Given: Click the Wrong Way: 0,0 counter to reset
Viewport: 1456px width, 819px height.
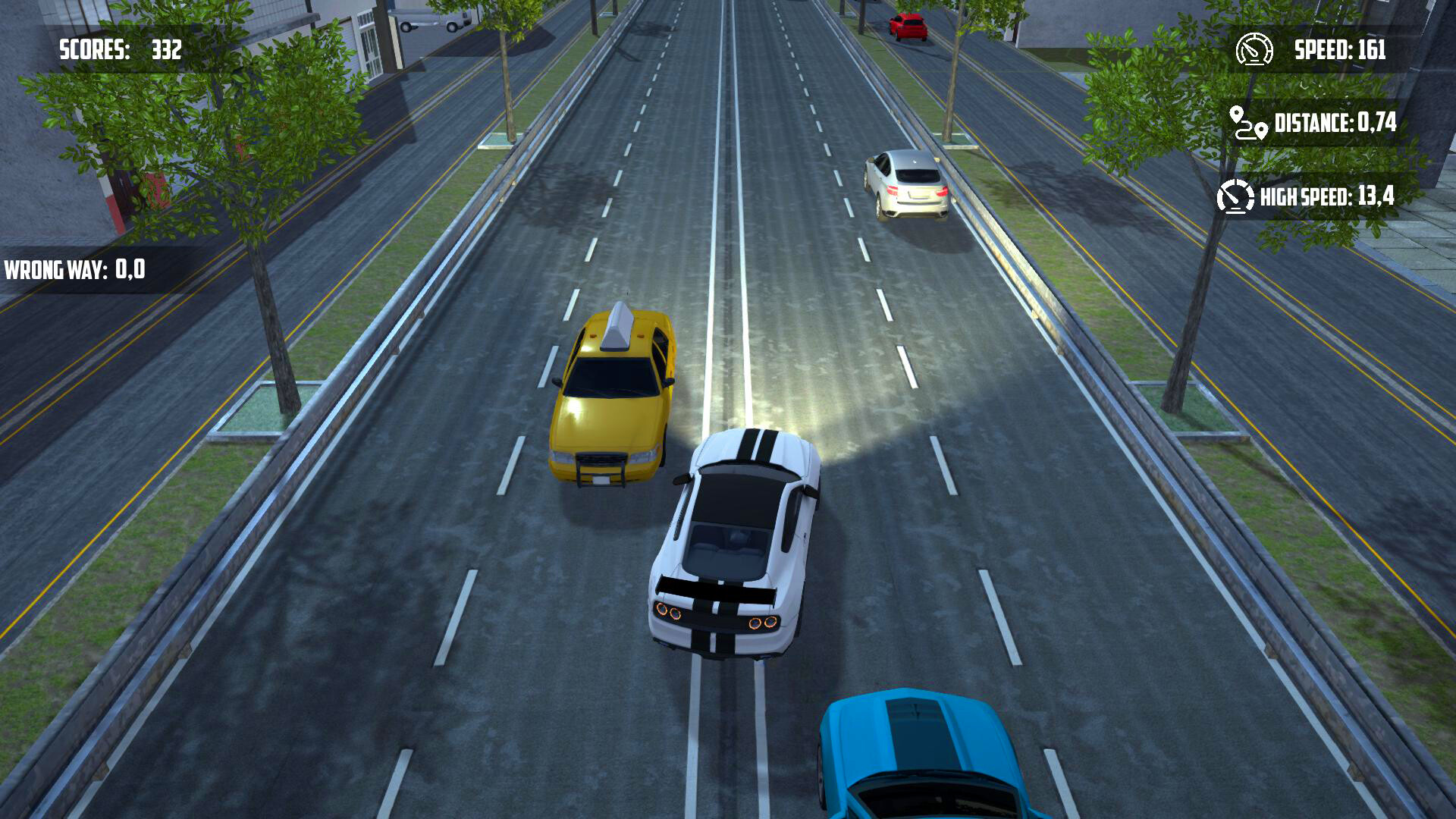Looking at the screenshot, I should pyautogui.click(x=76, y=268).
